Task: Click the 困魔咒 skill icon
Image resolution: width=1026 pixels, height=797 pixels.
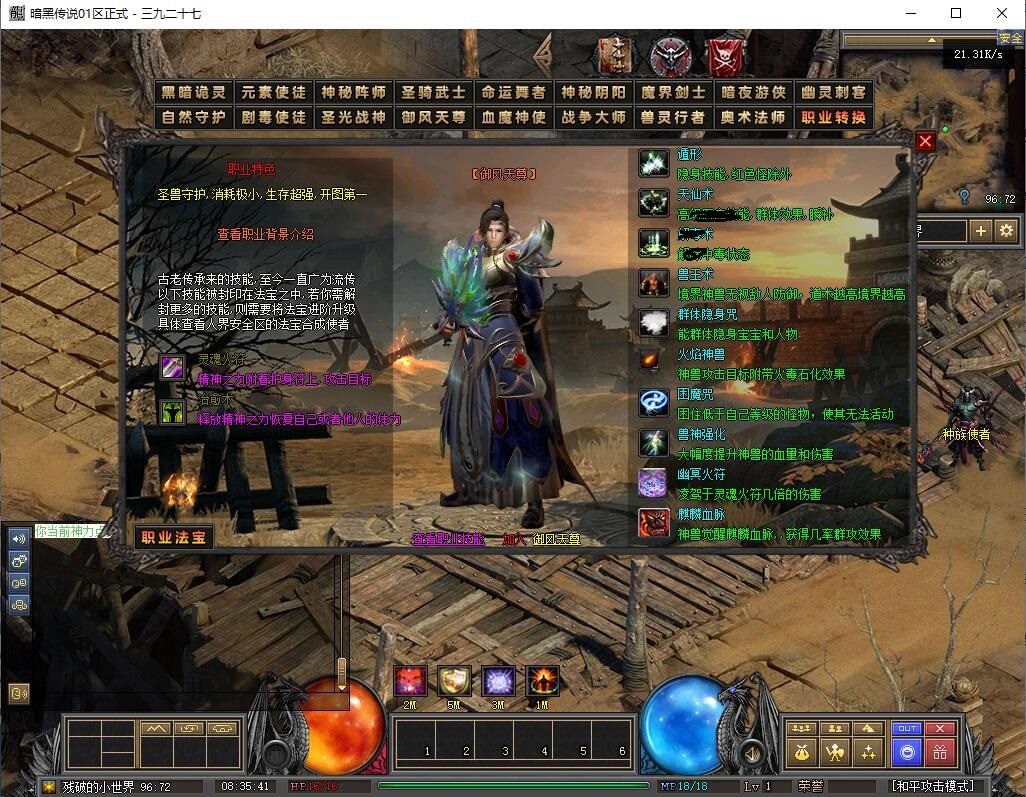Action: pyautogui.click(x=654, y=402)
